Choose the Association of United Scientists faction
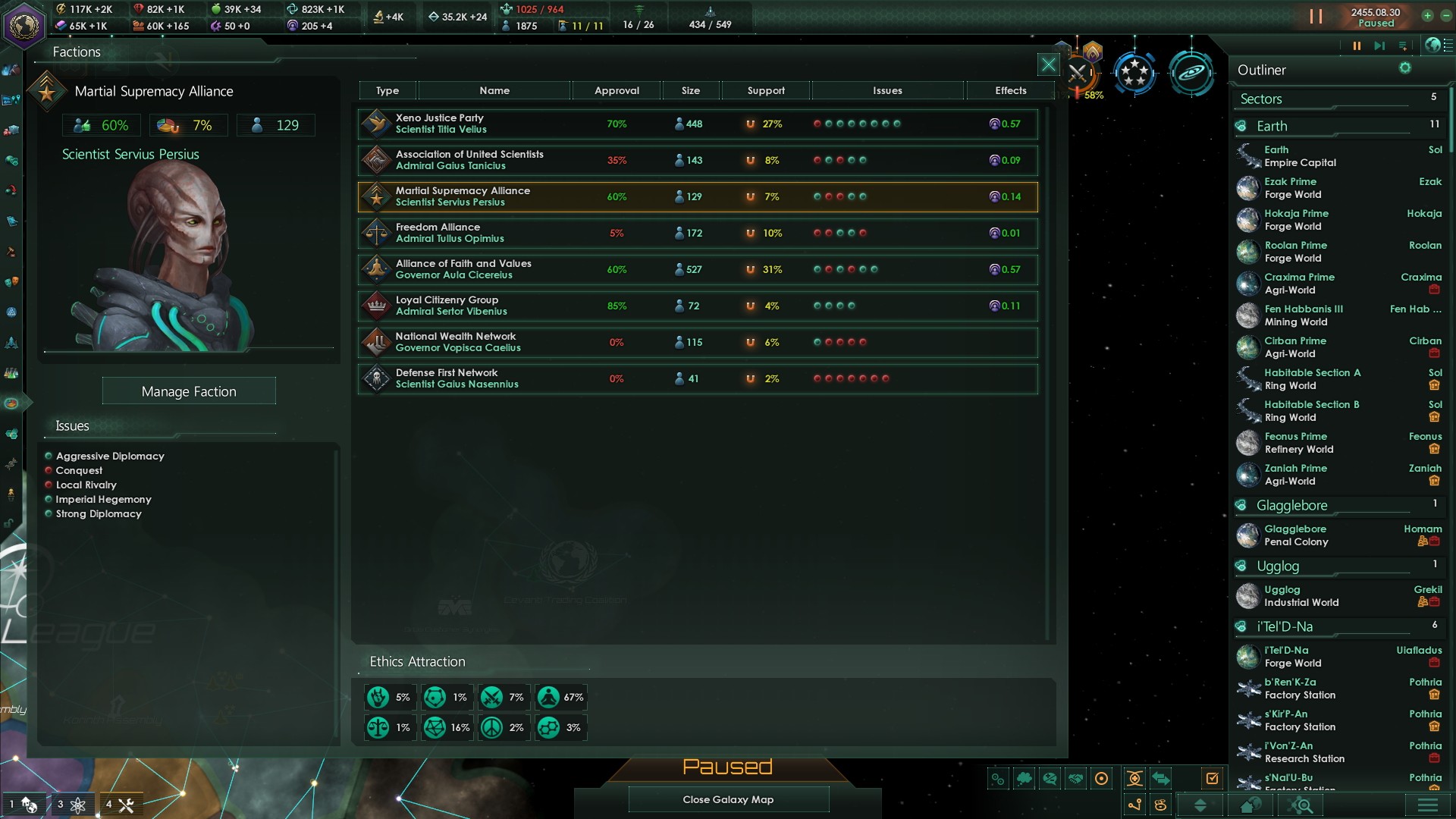Screen dimensions: 1456x819 (x=697, y=161)
